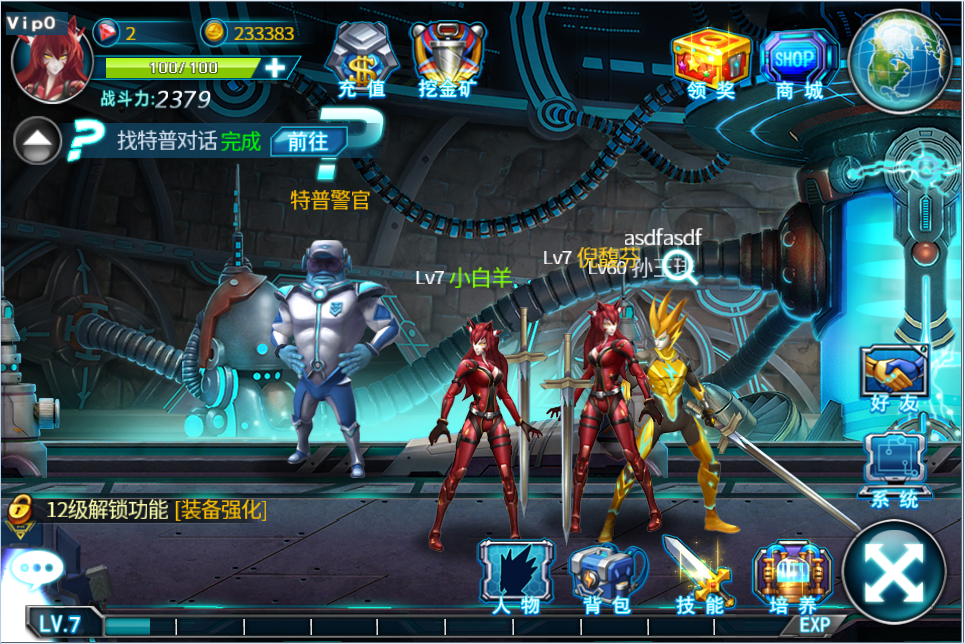This screenshot has width=965, height=644.
Task: Select the 找特普对话 quest tracker entry
Action: coord(188,141)
